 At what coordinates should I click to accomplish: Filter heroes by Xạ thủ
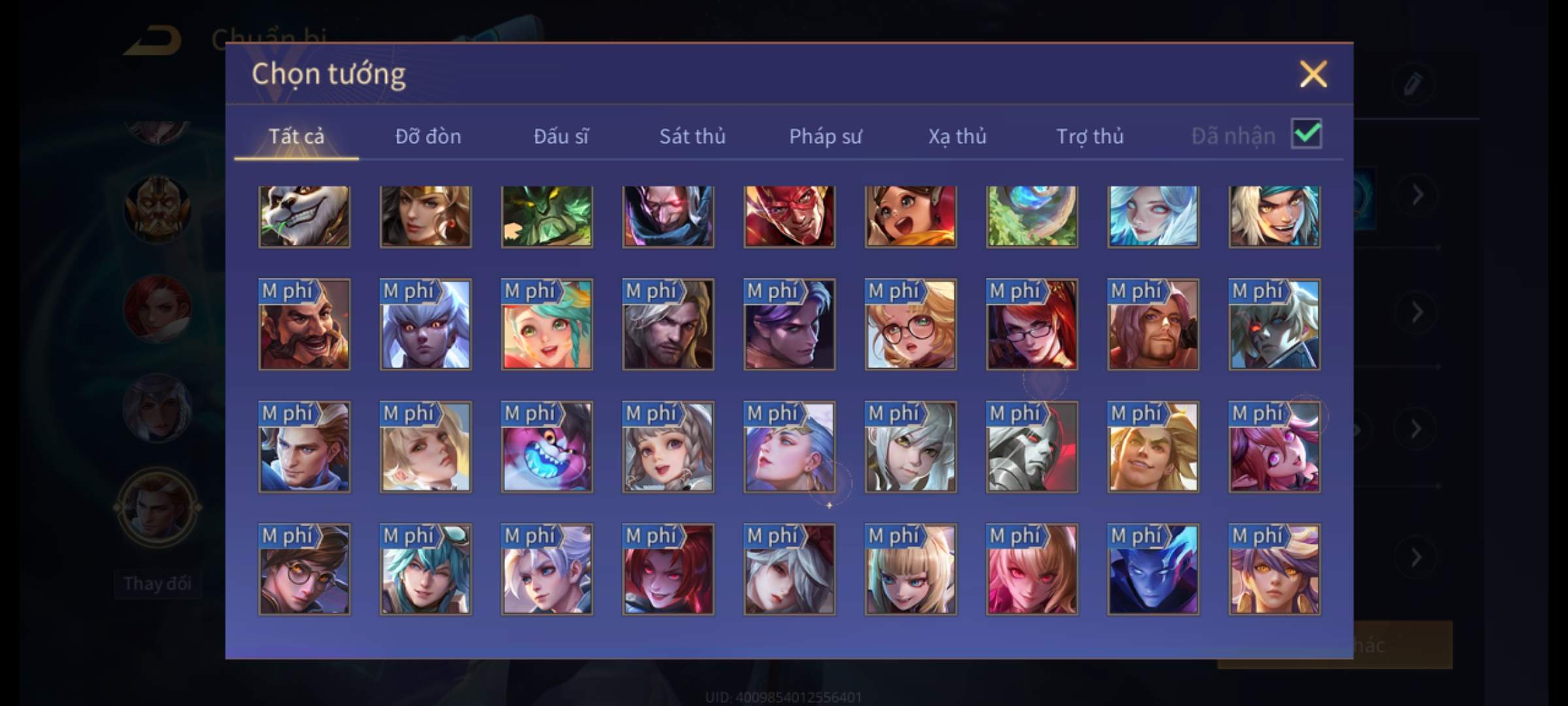pyautogui.click(x=957, y=136)
